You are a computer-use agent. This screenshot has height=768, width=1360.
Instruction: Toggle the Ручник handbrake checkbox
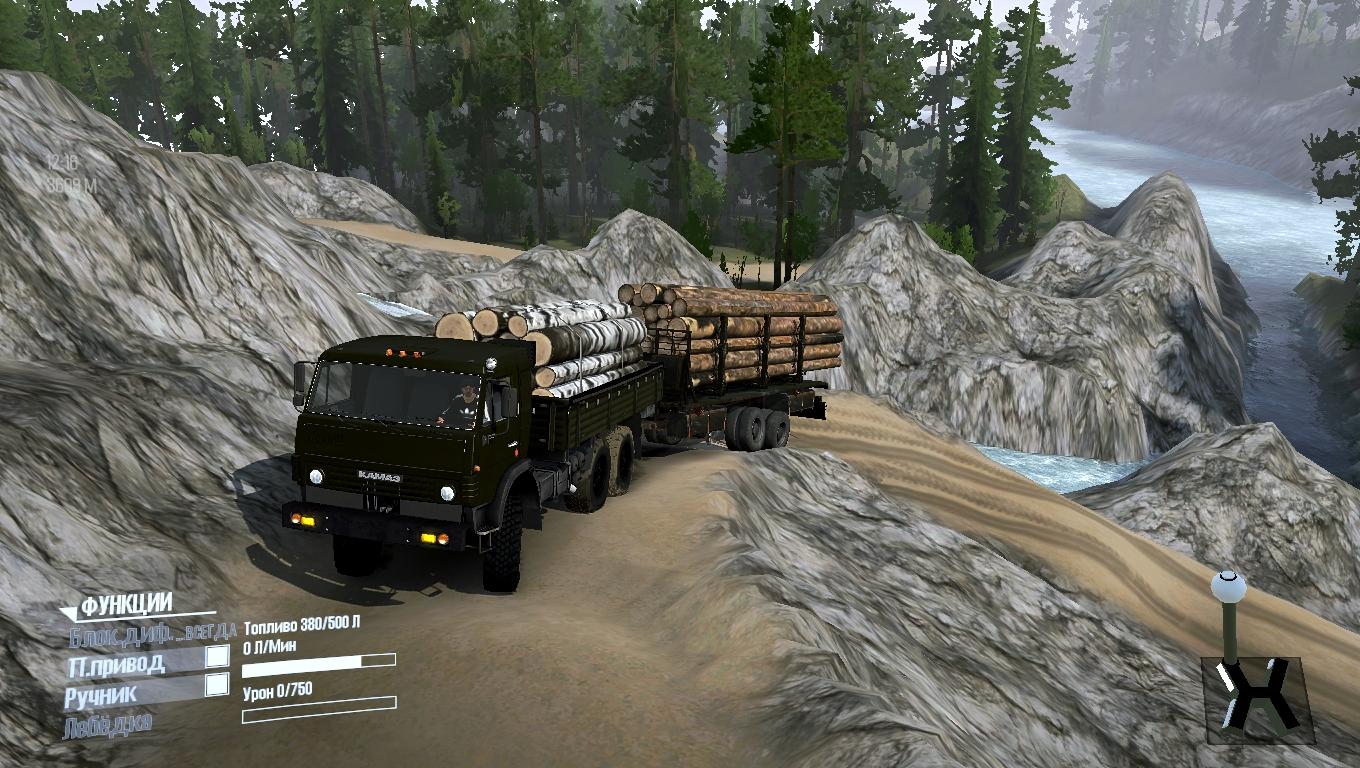(216, 685)
